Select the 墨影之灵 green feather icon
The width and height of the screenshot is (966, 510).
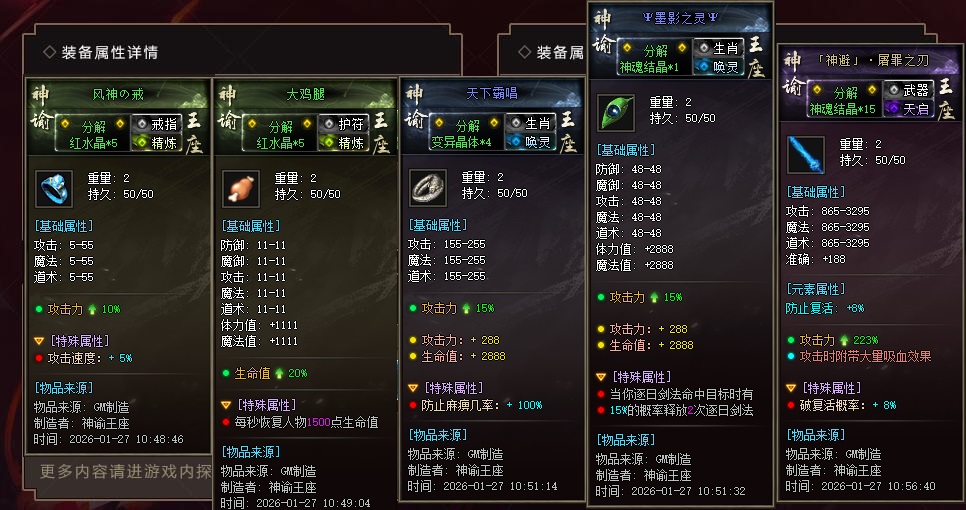pos(615,113)
